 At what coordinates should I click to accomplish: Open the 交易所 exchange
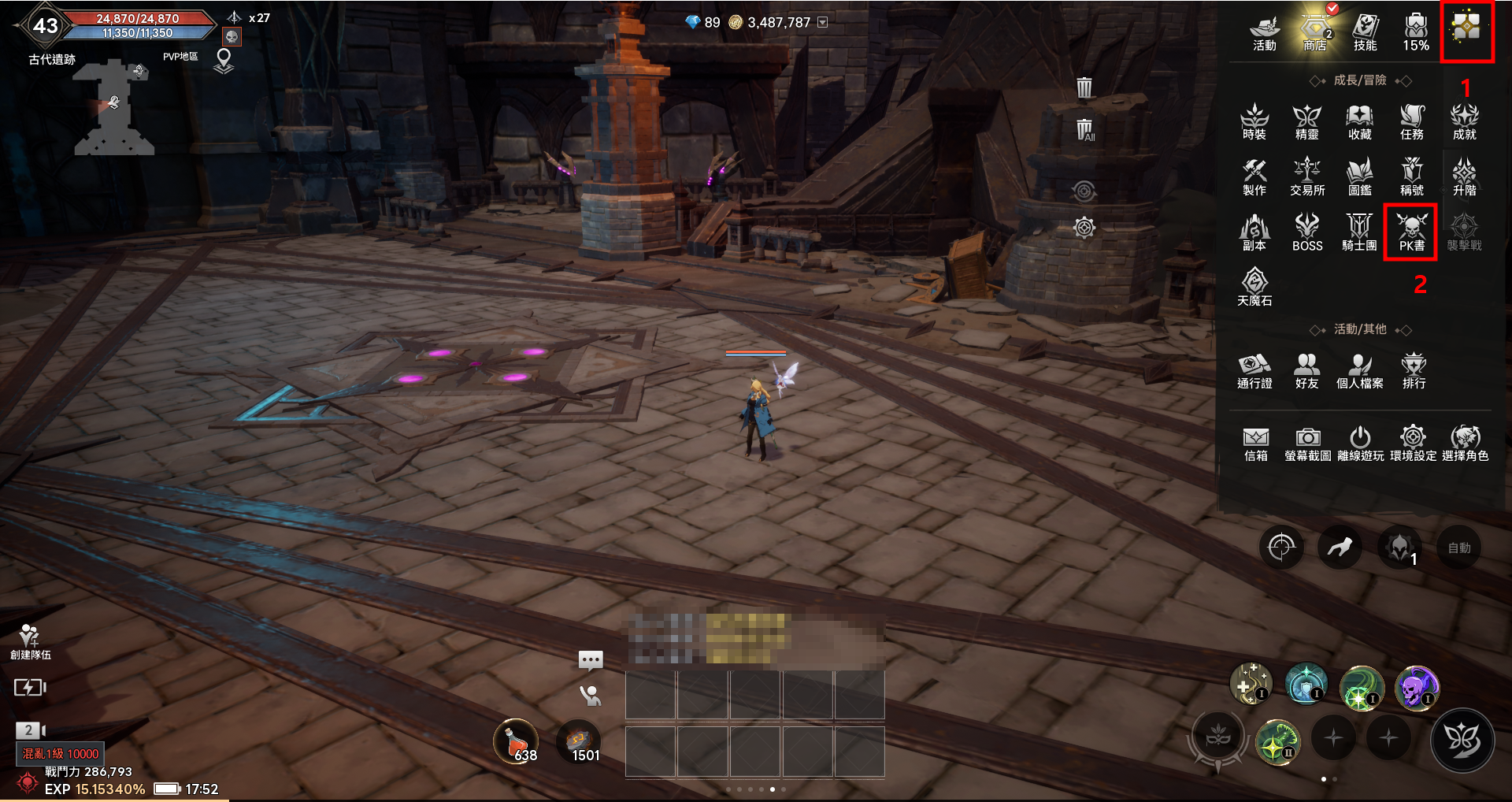[x=1306, y=177]
